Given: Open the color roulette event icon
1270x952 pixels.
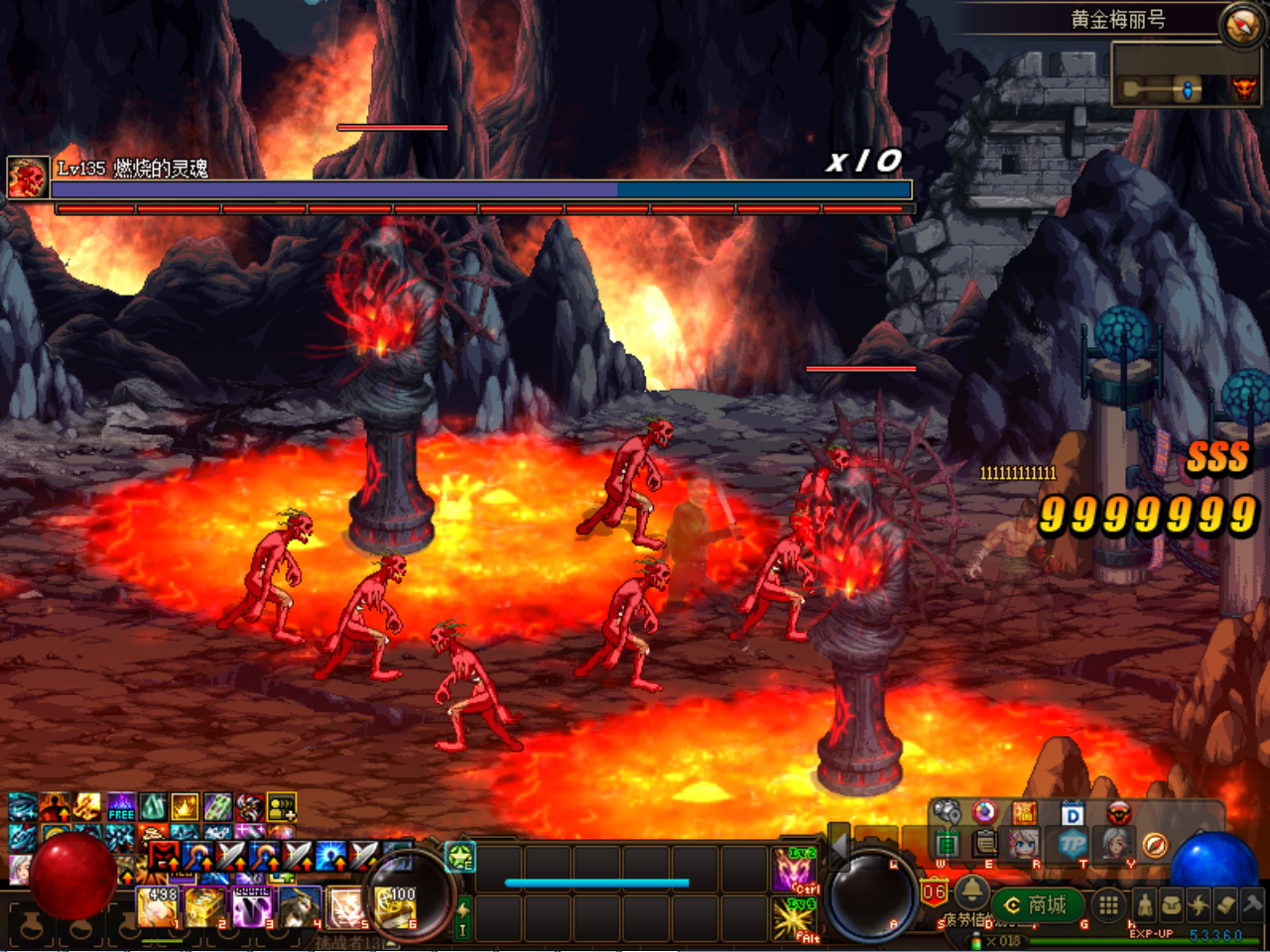Looking at the screenshot, I should (985, 812).
